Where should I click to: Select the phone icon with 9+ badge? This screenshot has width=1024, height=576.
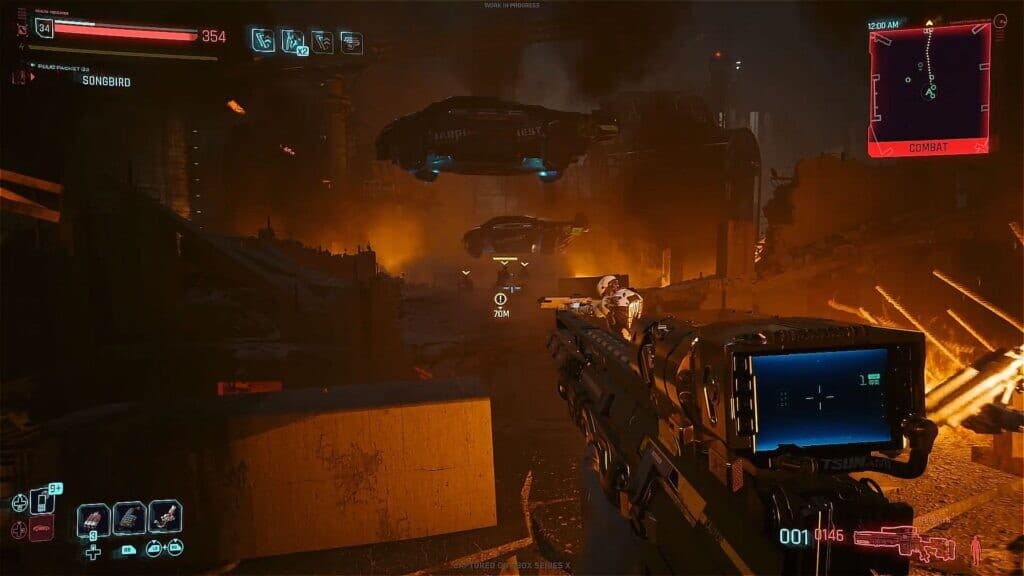43,499
